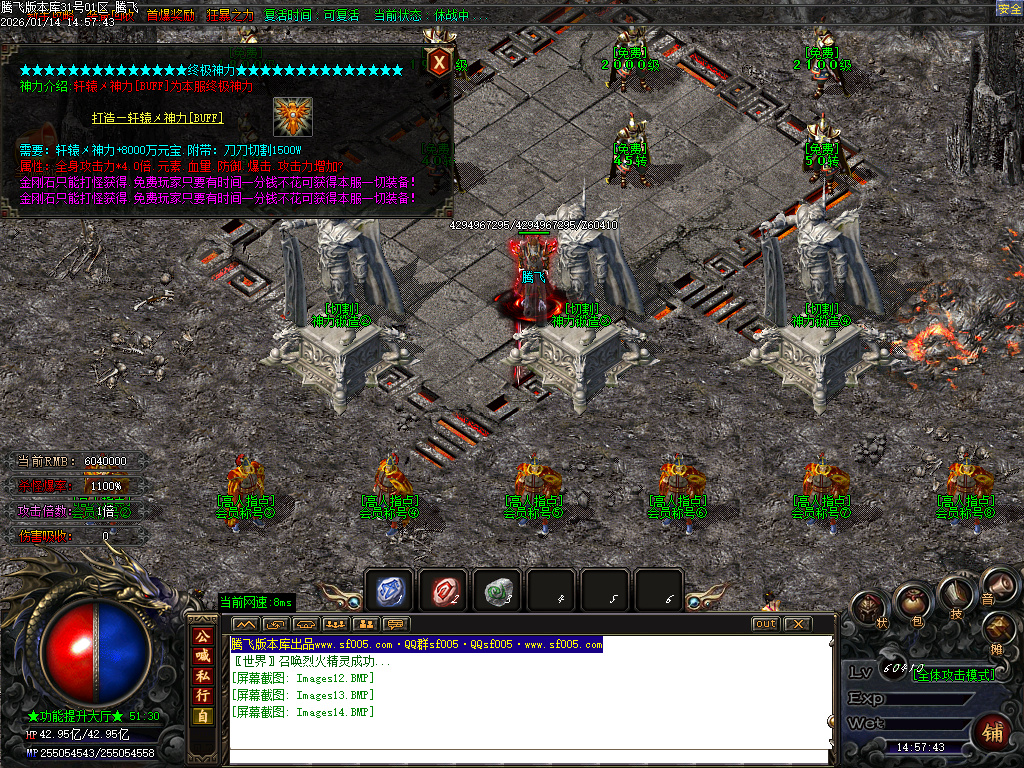Use the blue stone in hotbar slot 1
The height and width of the screenshot is (768, 1024).
(389, 591)
